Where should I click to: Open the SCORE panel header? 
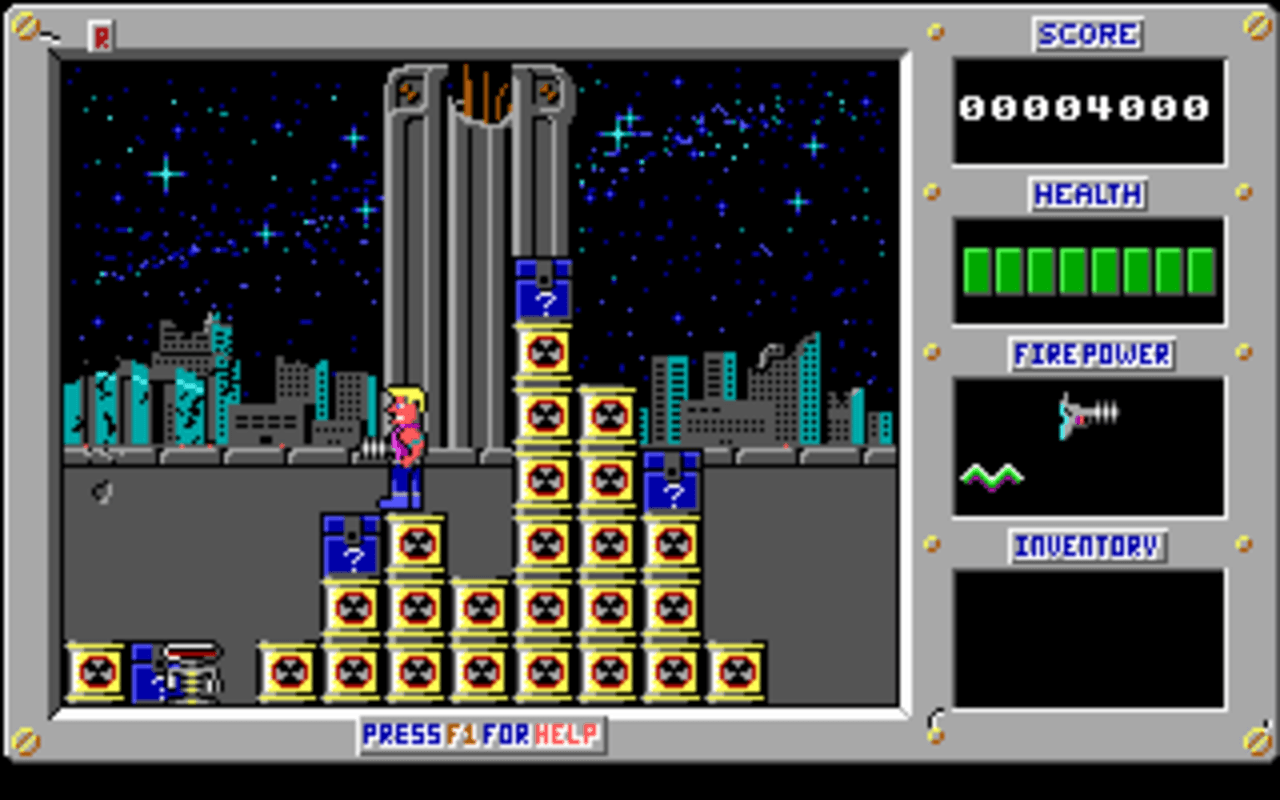1086,35
